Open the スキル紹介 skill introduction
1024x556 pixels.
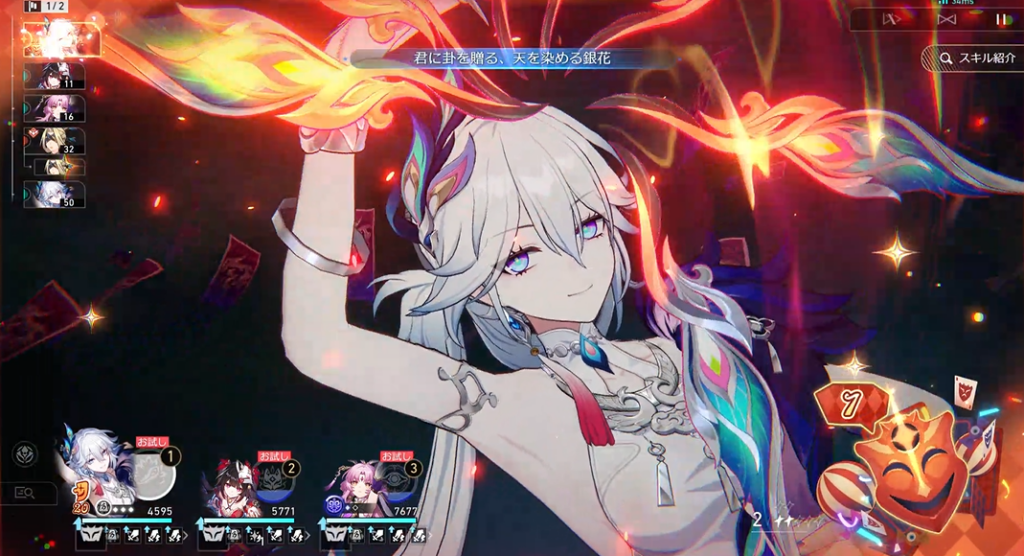pyautogui.click(x=971, y=58)
